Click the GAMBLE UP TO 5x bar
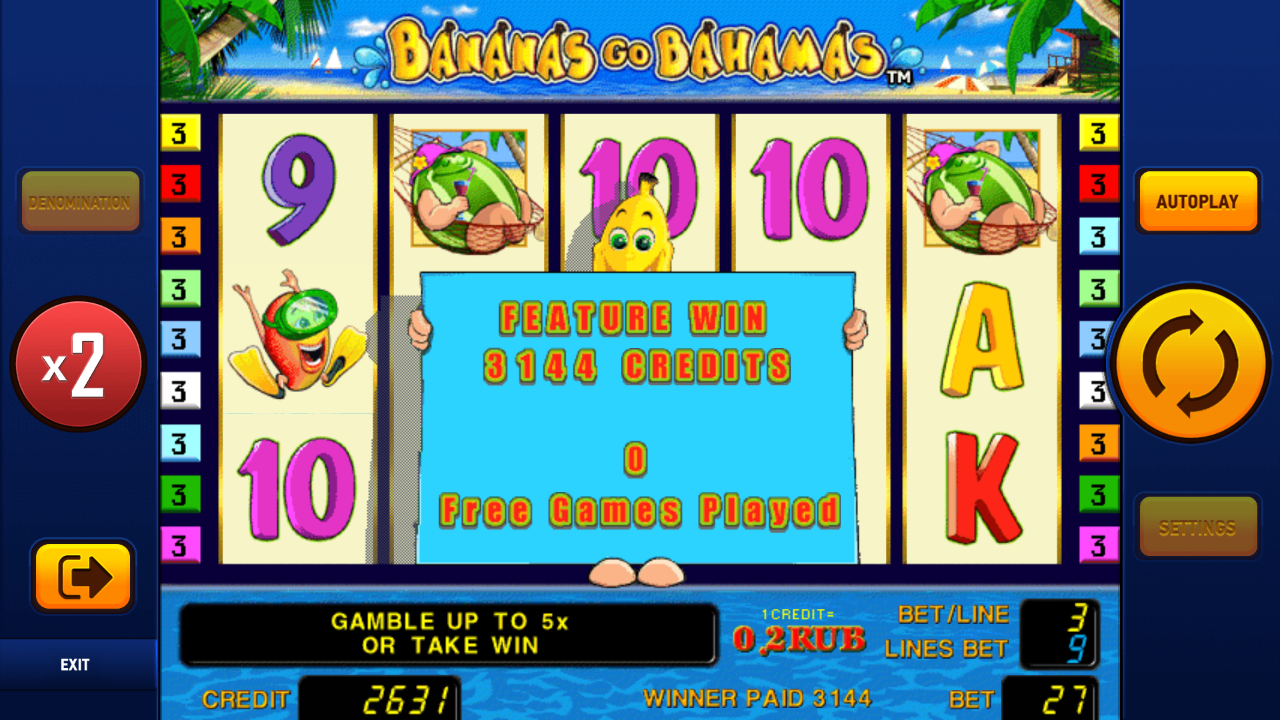 click(447, 633)
